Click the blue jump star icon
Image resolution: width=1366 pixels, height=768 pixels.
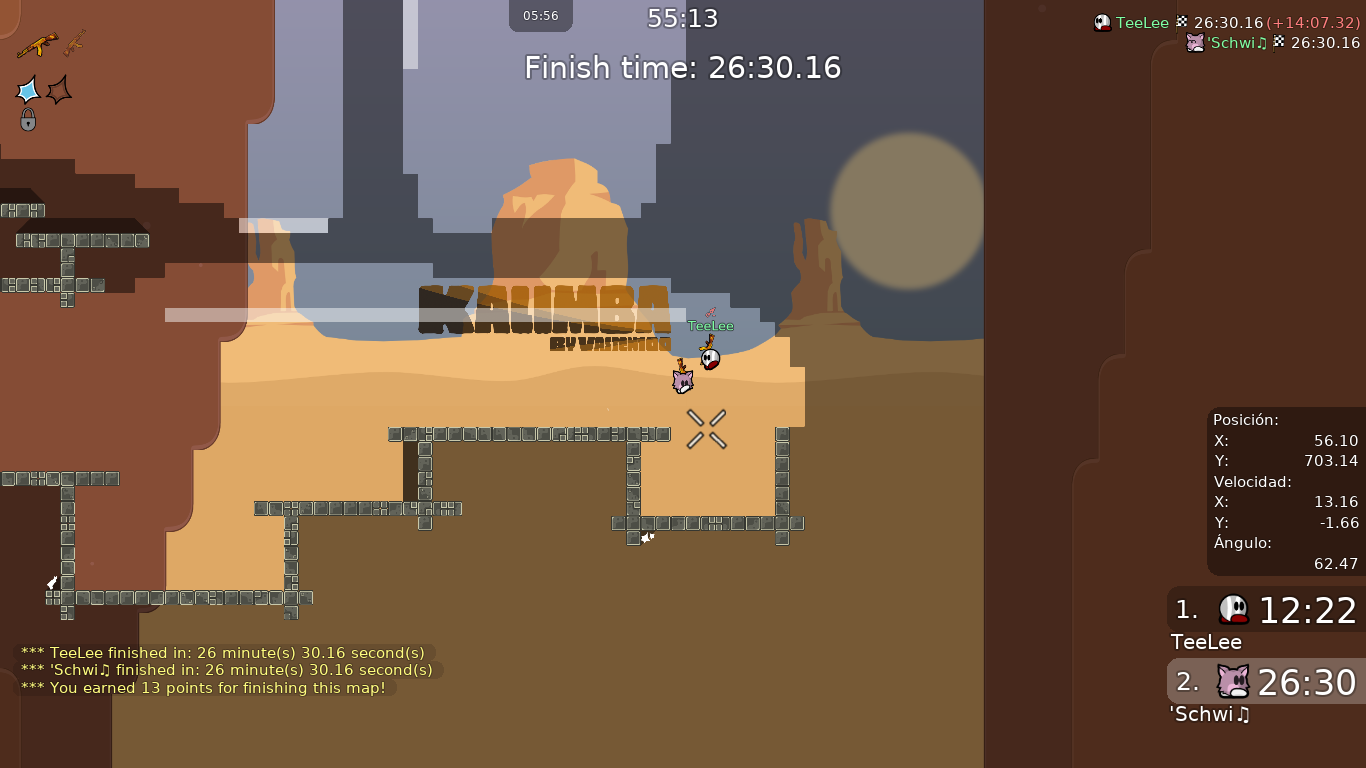(x=28, y=90)
